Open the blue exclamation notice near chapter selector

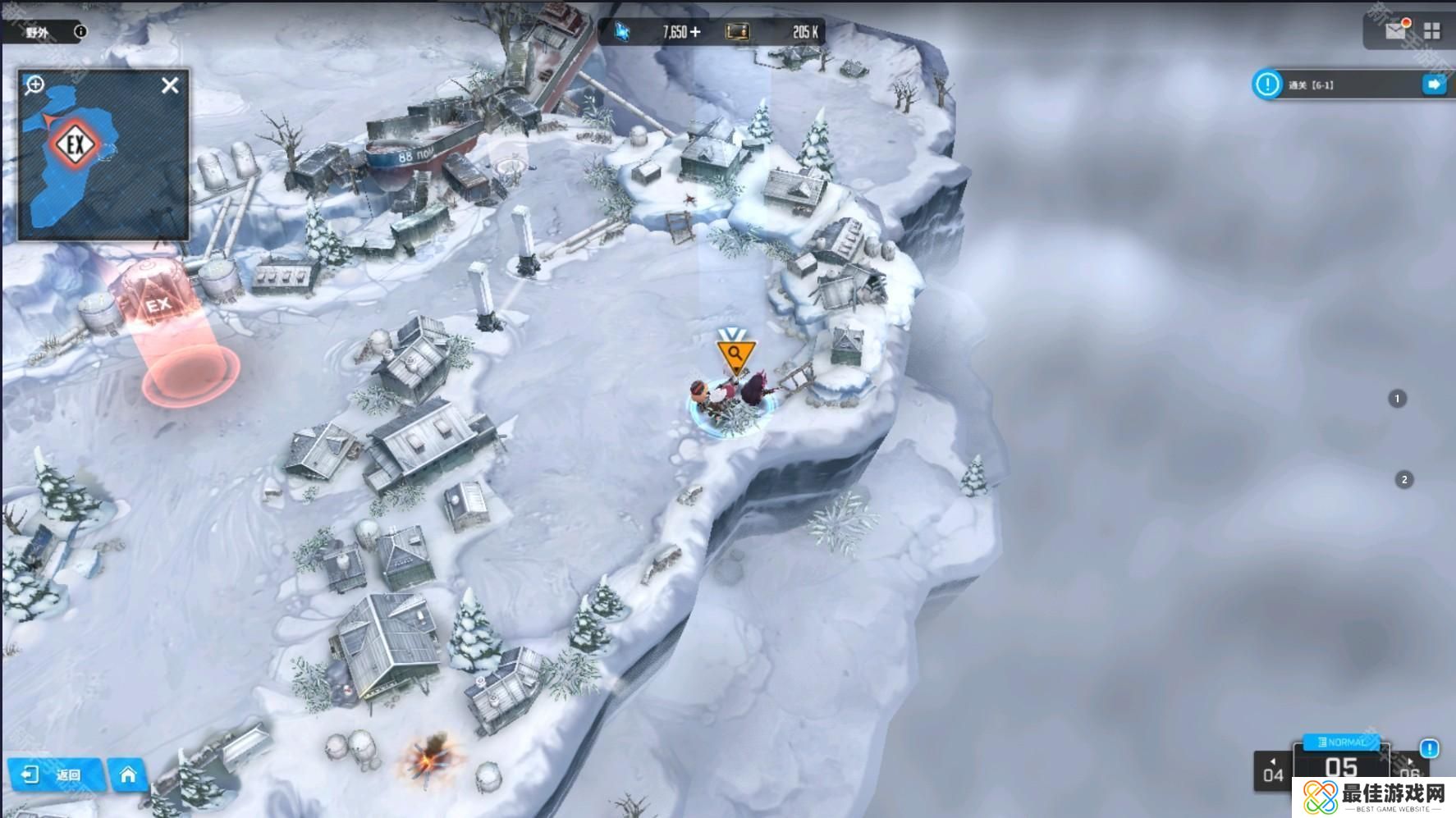(x=1429, y=748)
